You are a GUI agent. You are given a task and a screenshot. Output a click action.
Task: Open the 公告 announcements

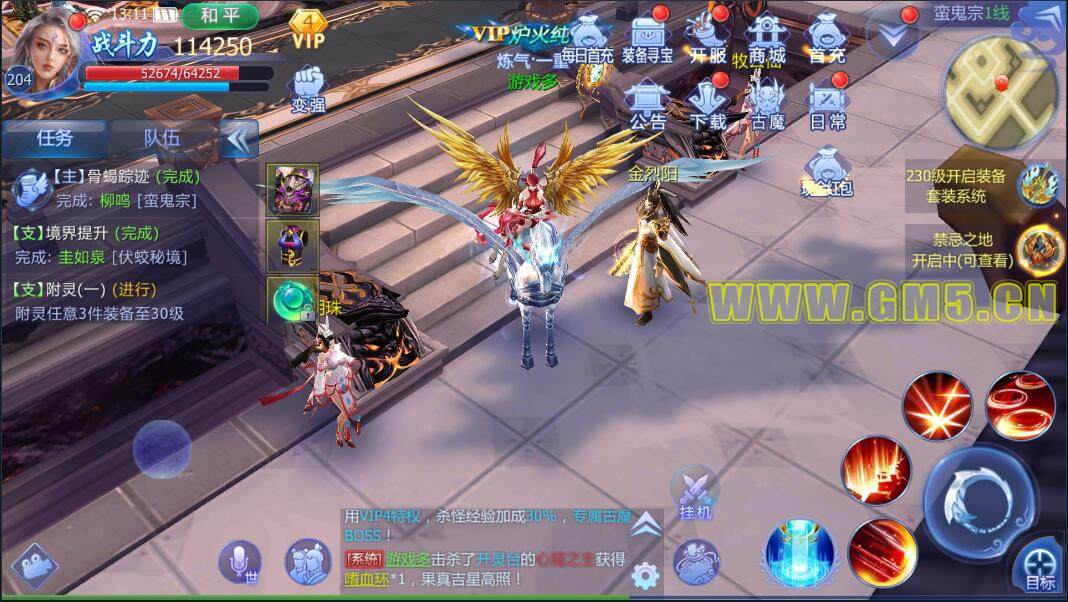(647, 103)
